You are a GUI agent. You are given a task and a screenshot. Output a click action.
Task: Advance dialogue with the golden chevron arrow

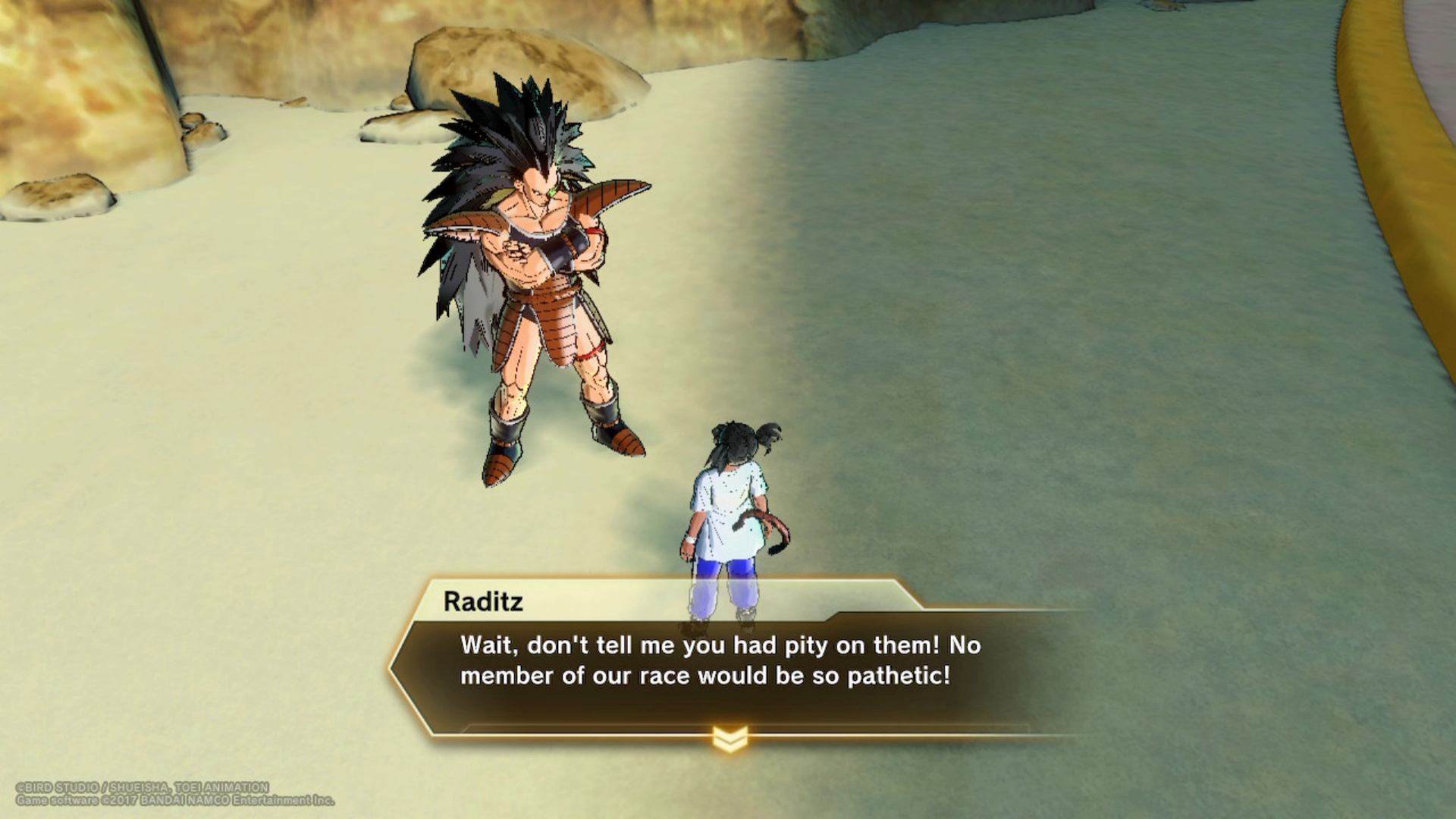730,739
